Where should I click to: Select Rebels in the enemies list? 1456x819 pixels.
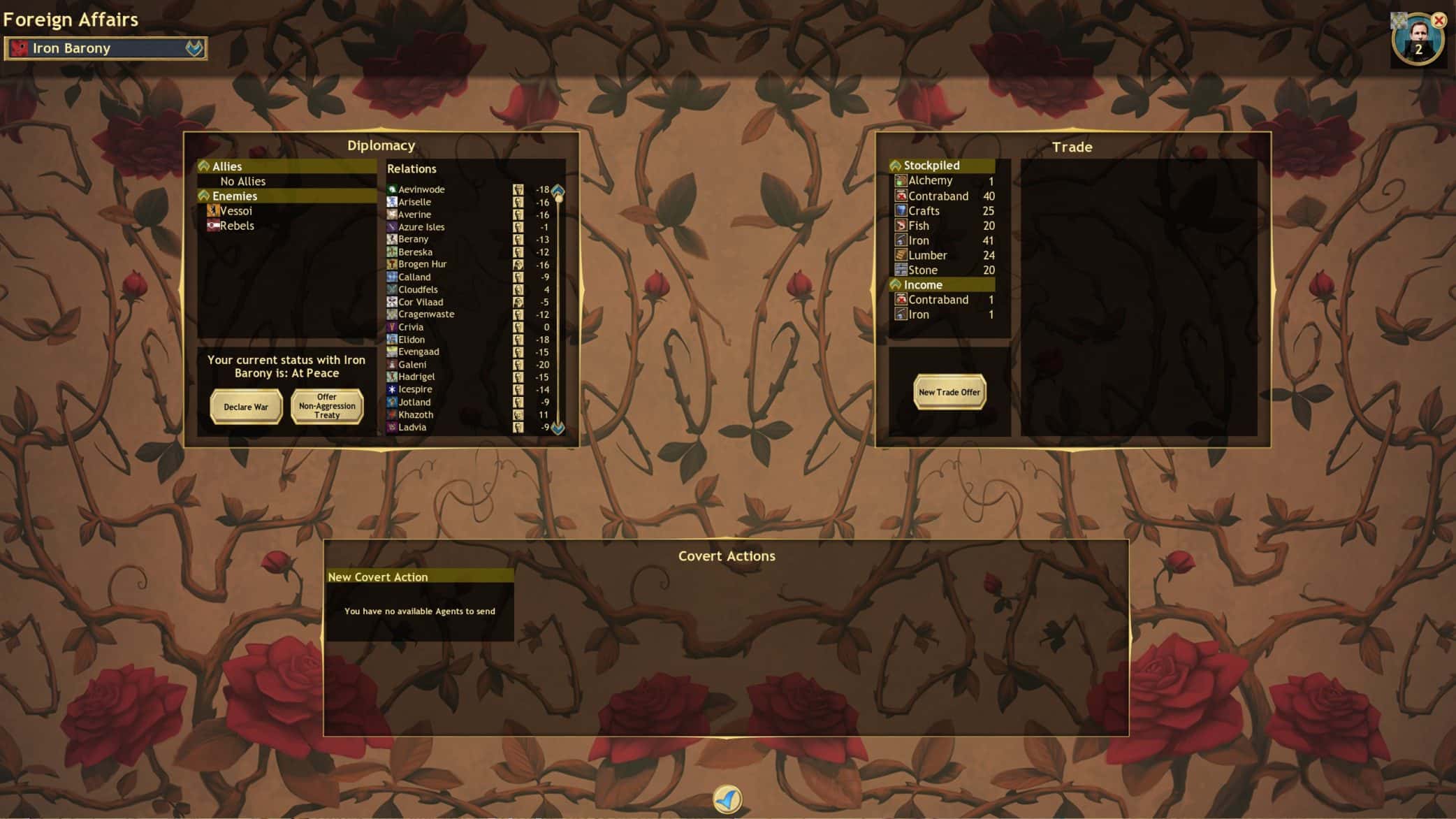tap(236, 226)
